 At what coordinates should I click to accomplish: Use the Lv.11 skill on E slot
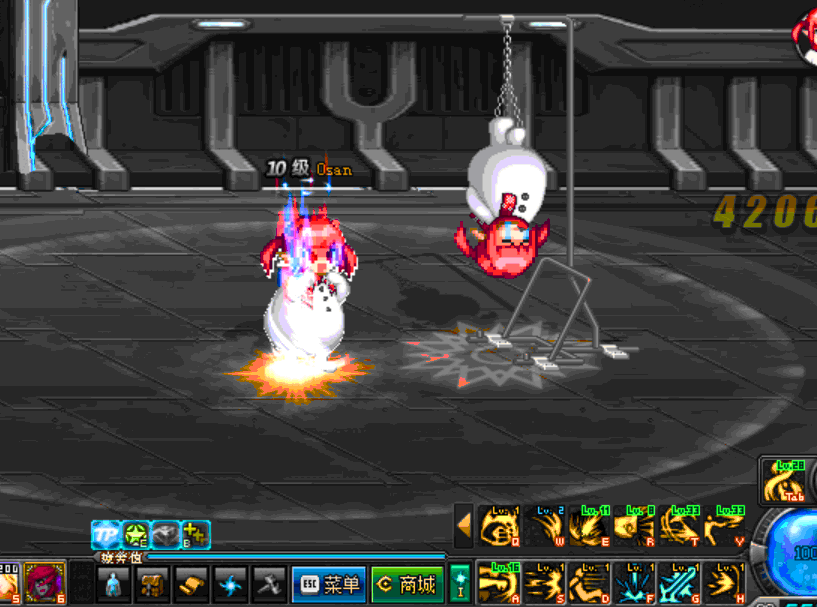pos(588,526)
